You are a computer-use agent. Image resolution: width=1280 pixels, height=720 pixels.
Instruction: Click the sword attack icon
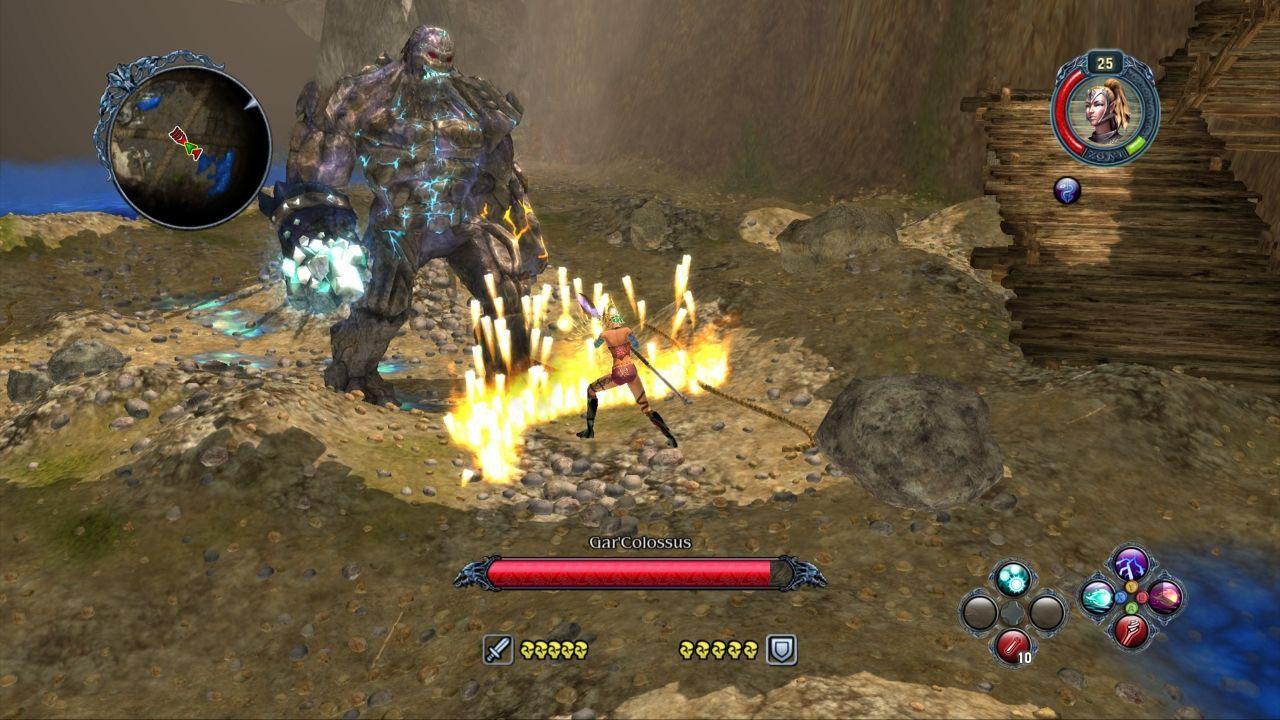click(498, 650)
